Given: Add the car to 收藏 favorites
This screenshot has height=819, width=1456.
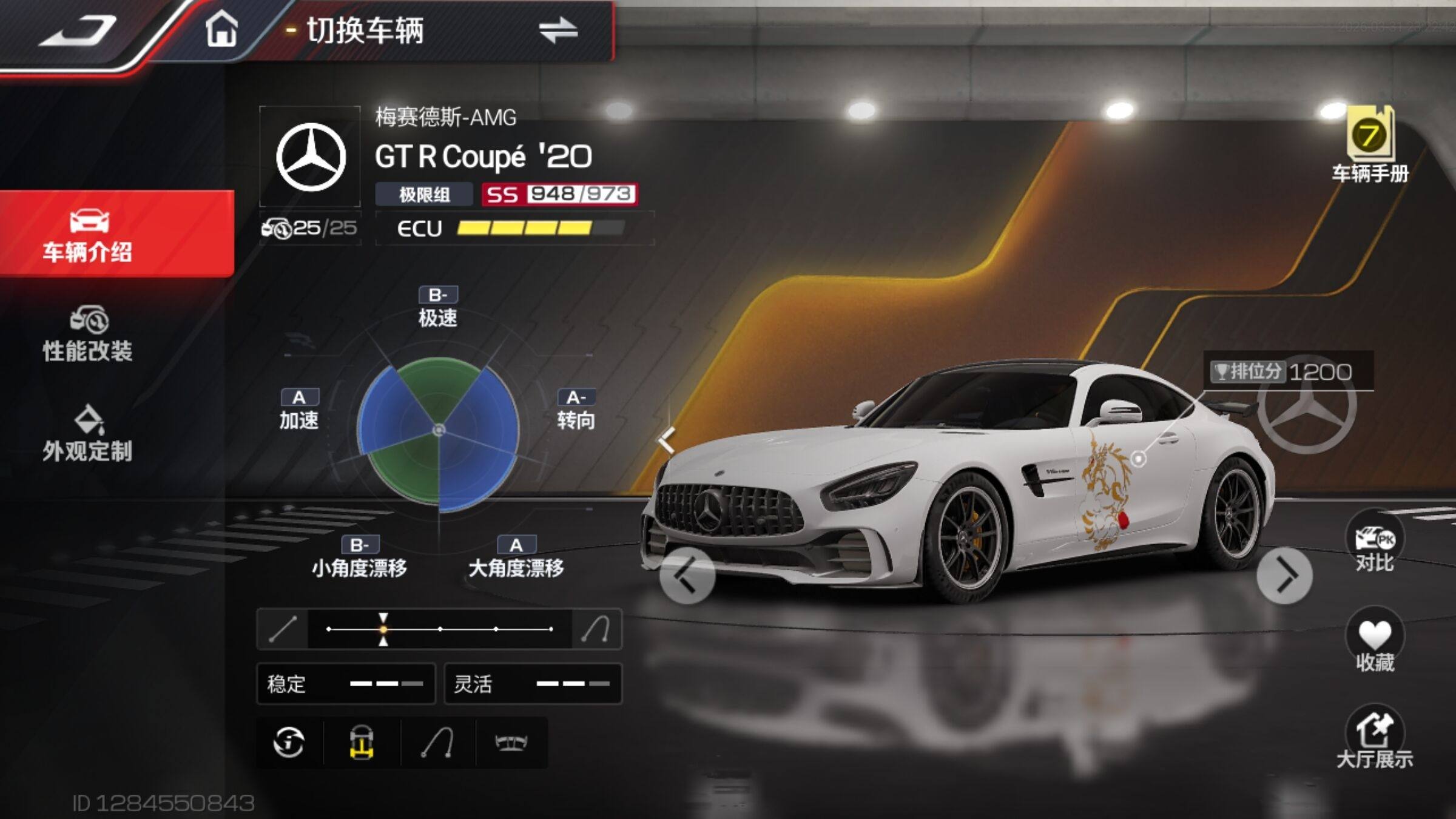Looking at the screenshot, I should point(1375,641).
